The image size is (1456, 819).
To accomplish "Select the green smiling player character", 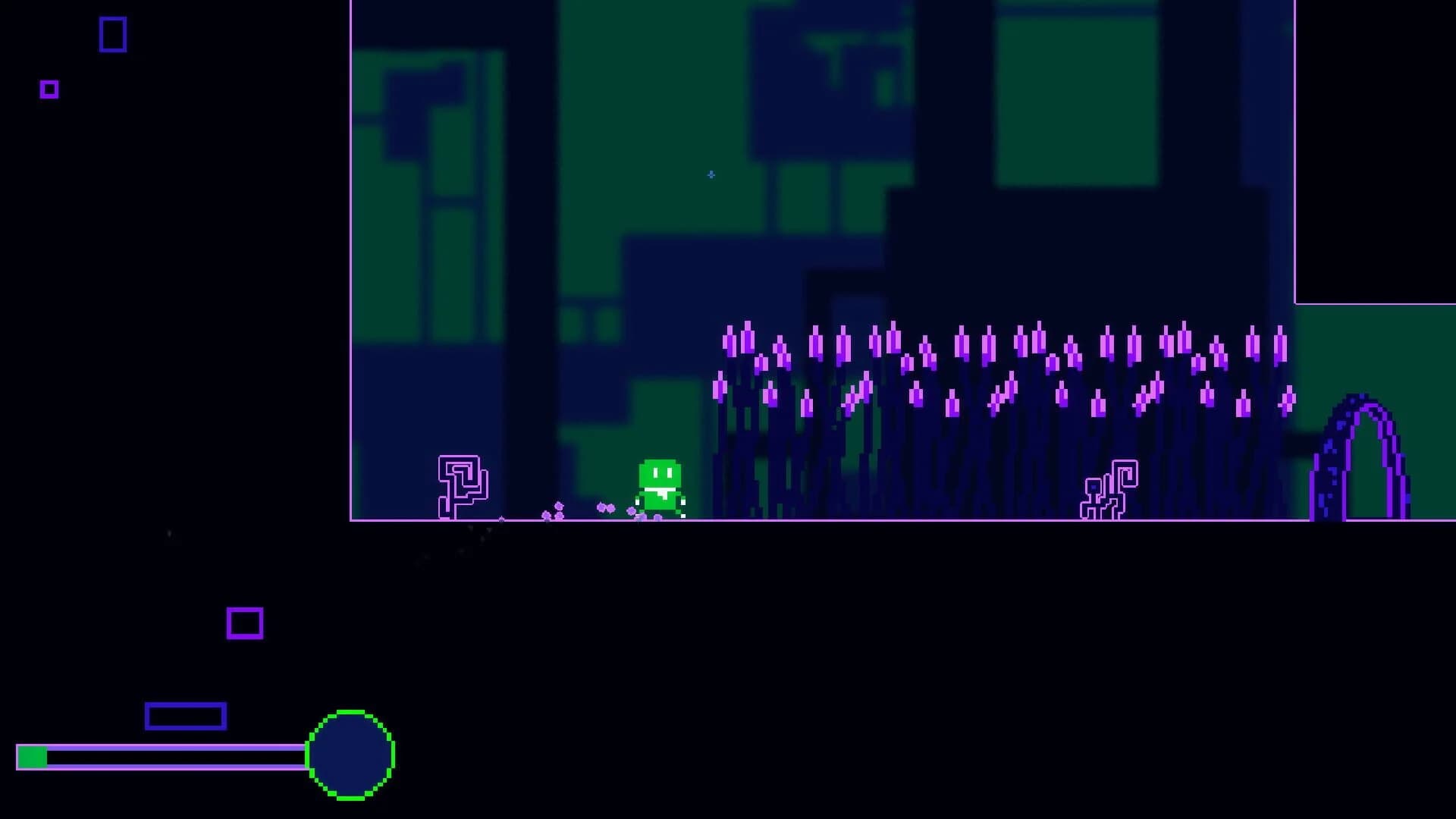I will coord(658,485).
